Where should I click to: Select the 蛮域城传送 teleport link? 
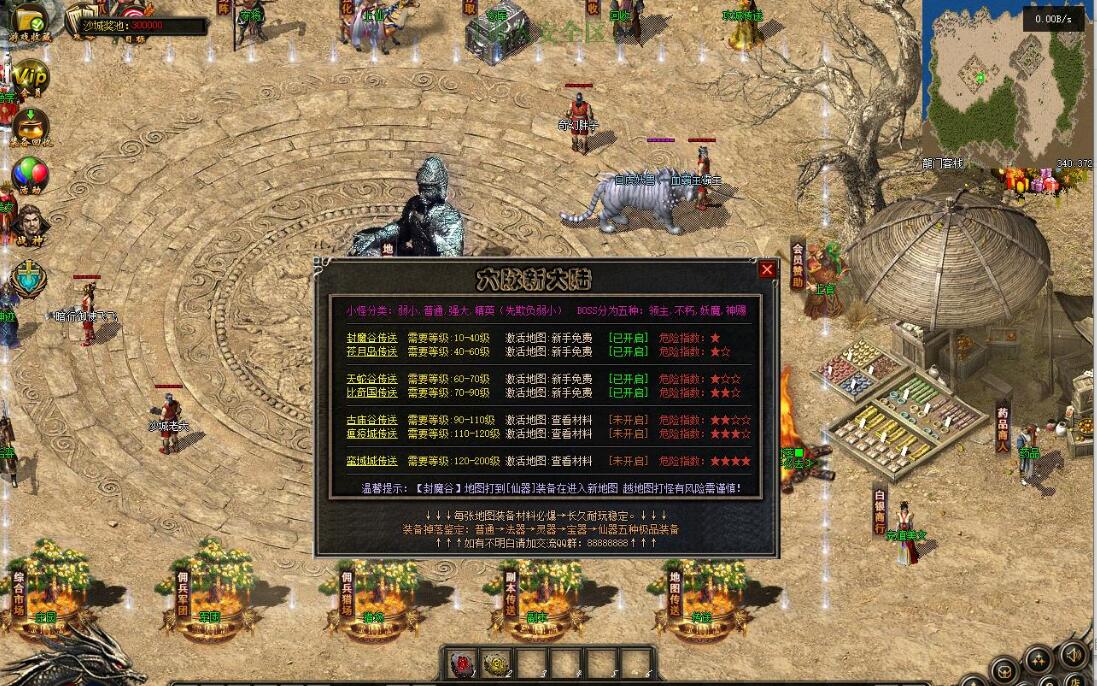(372, 461)
